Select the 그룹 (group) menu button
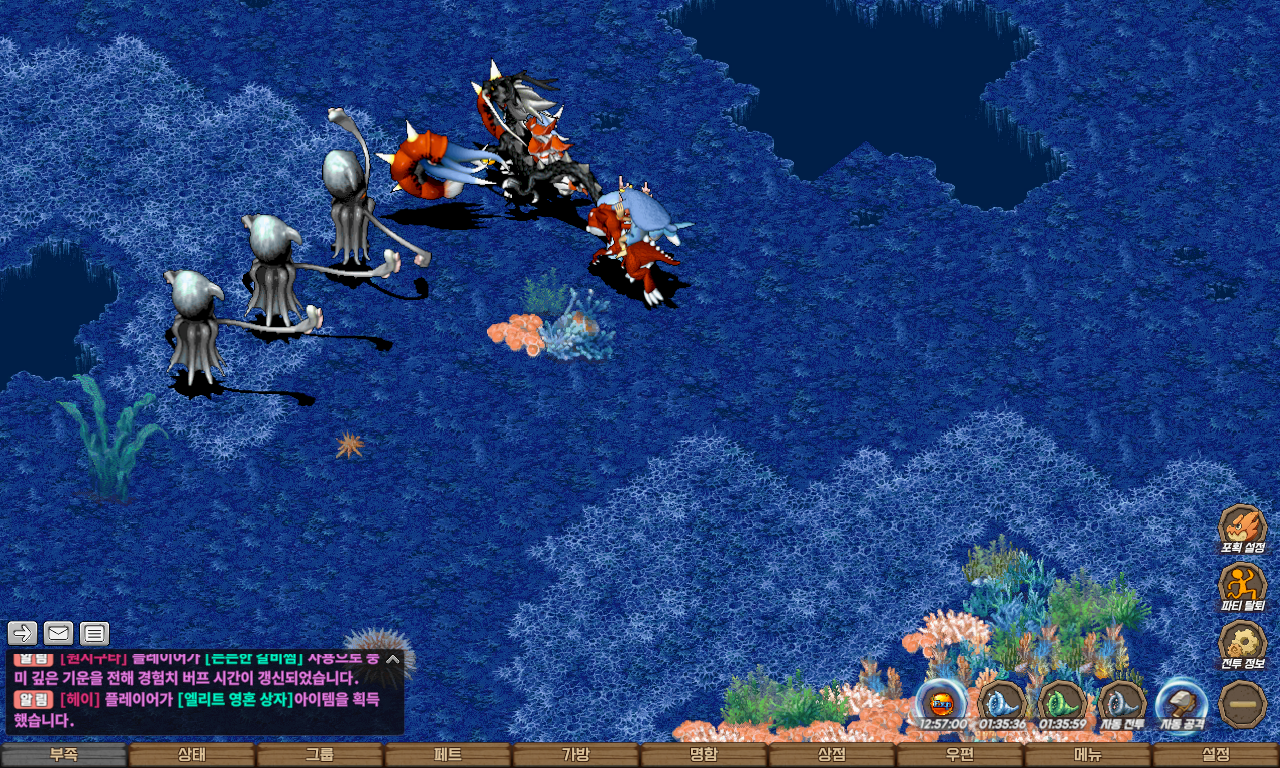This screenshot has width=1280, height=768. tap(320, 755)
